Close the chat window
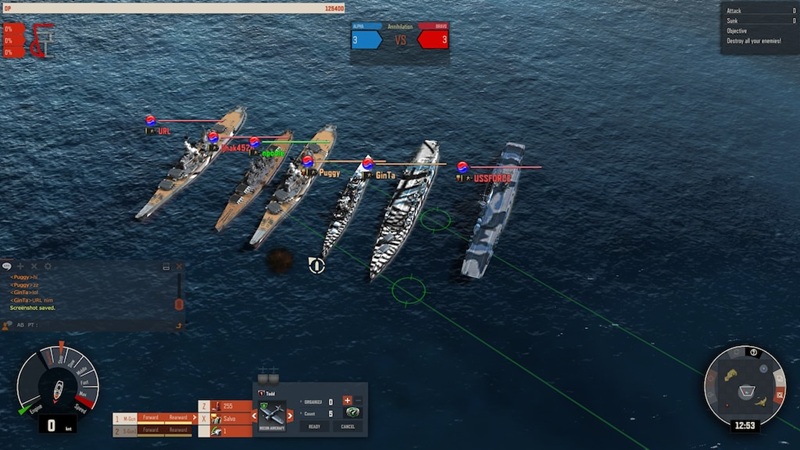Image resolution: width=800 pixels, height=450 pixels. [179, 267]
